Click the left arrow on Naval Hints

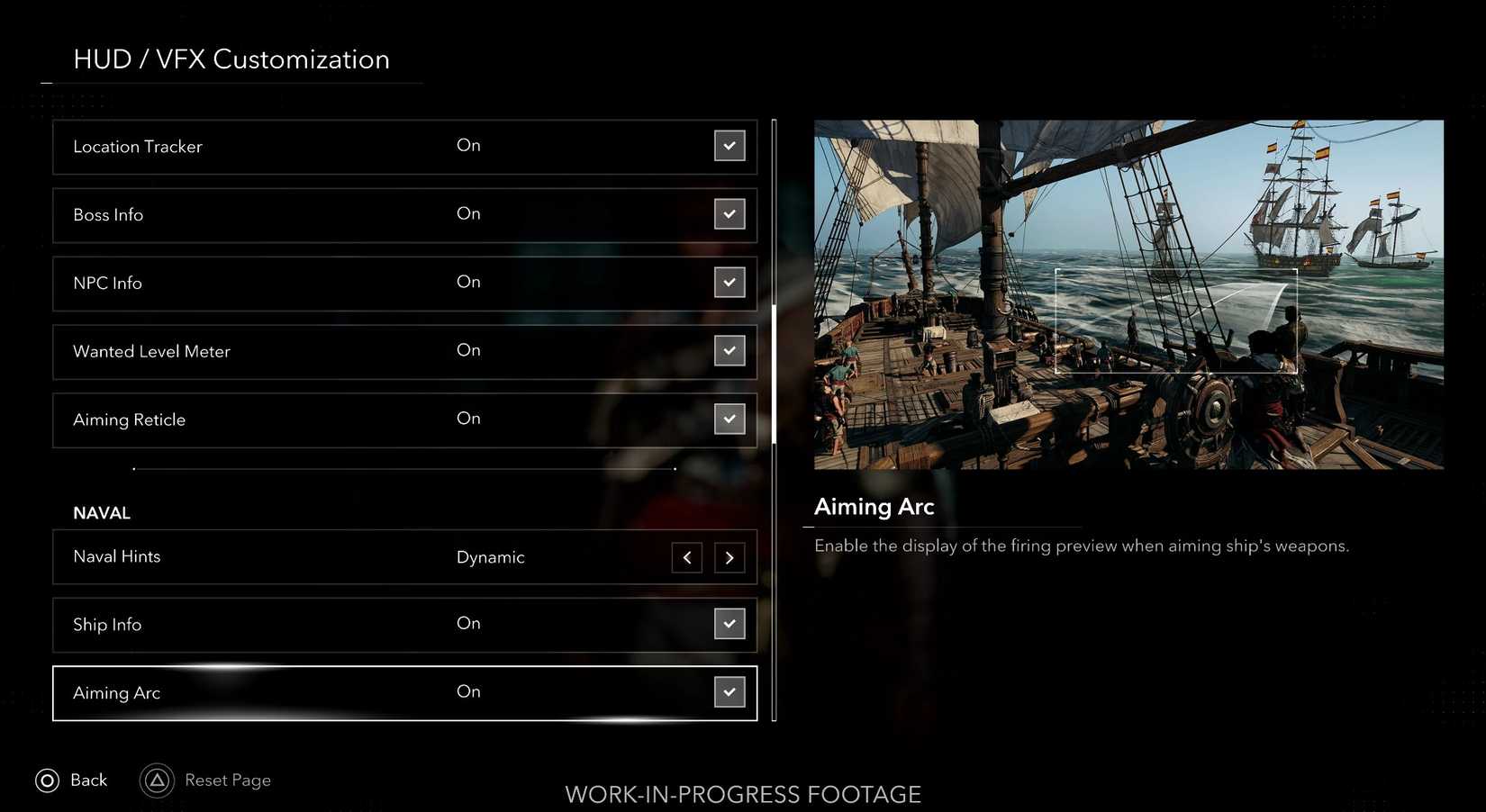pos(686,557)
